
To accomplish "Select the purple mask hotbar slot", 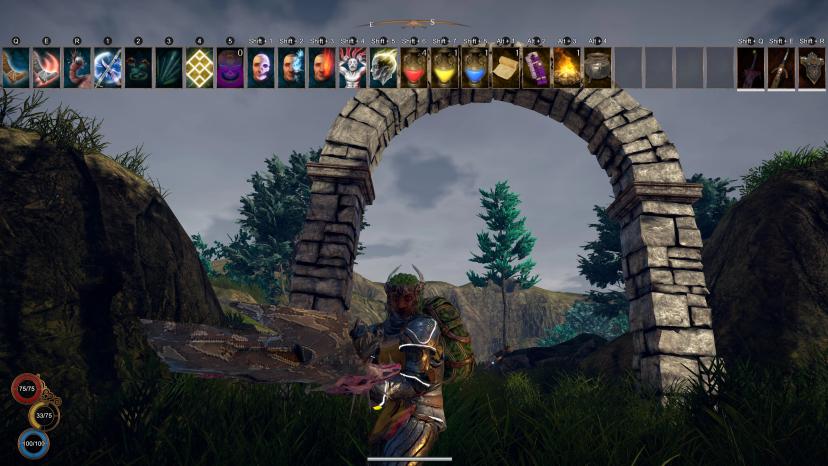I will click(x=230, y=67).
